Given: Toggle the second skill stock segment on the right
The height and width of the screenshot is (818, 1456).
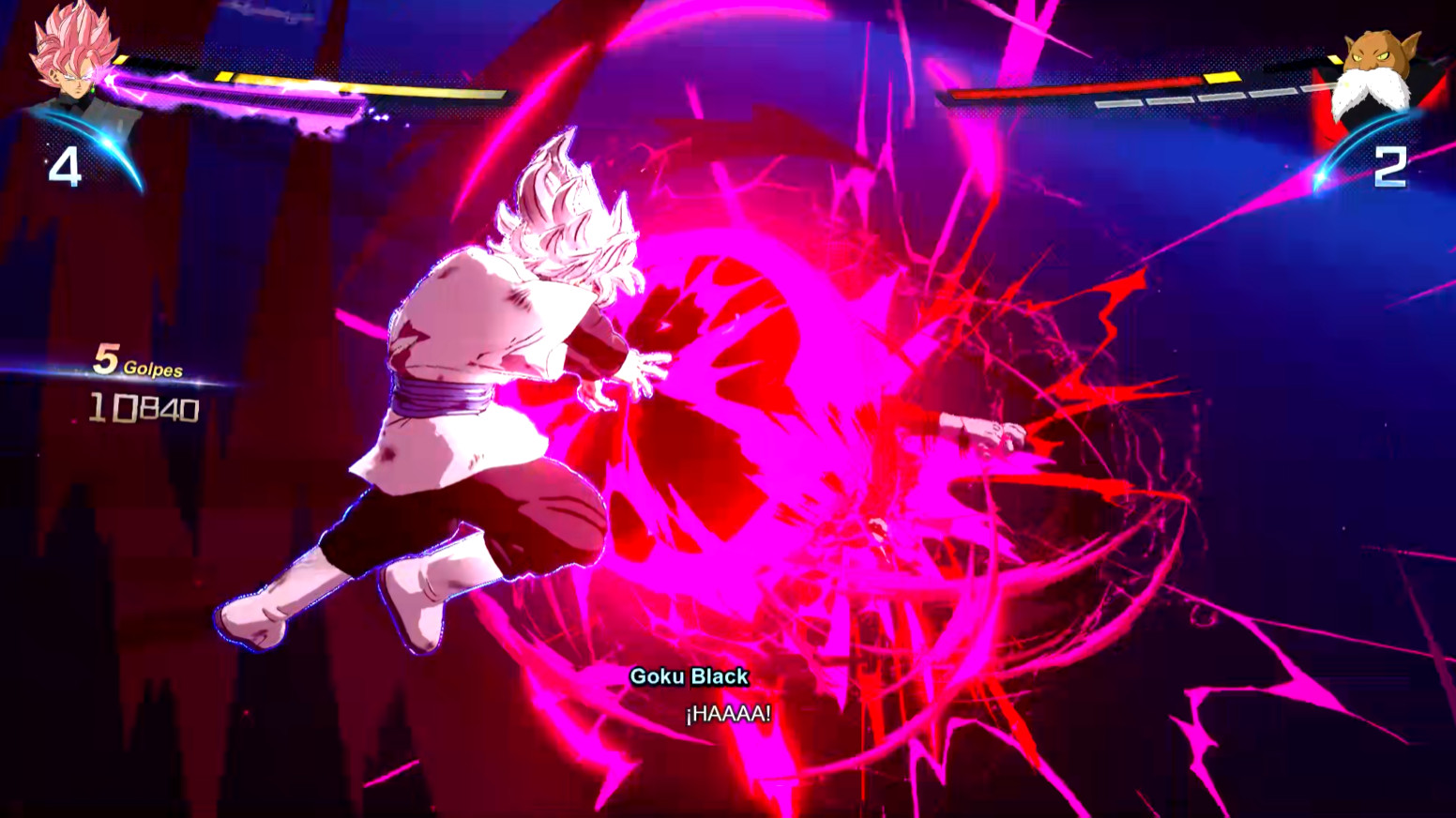Looking at the screenshot, I should point(1168,99).
